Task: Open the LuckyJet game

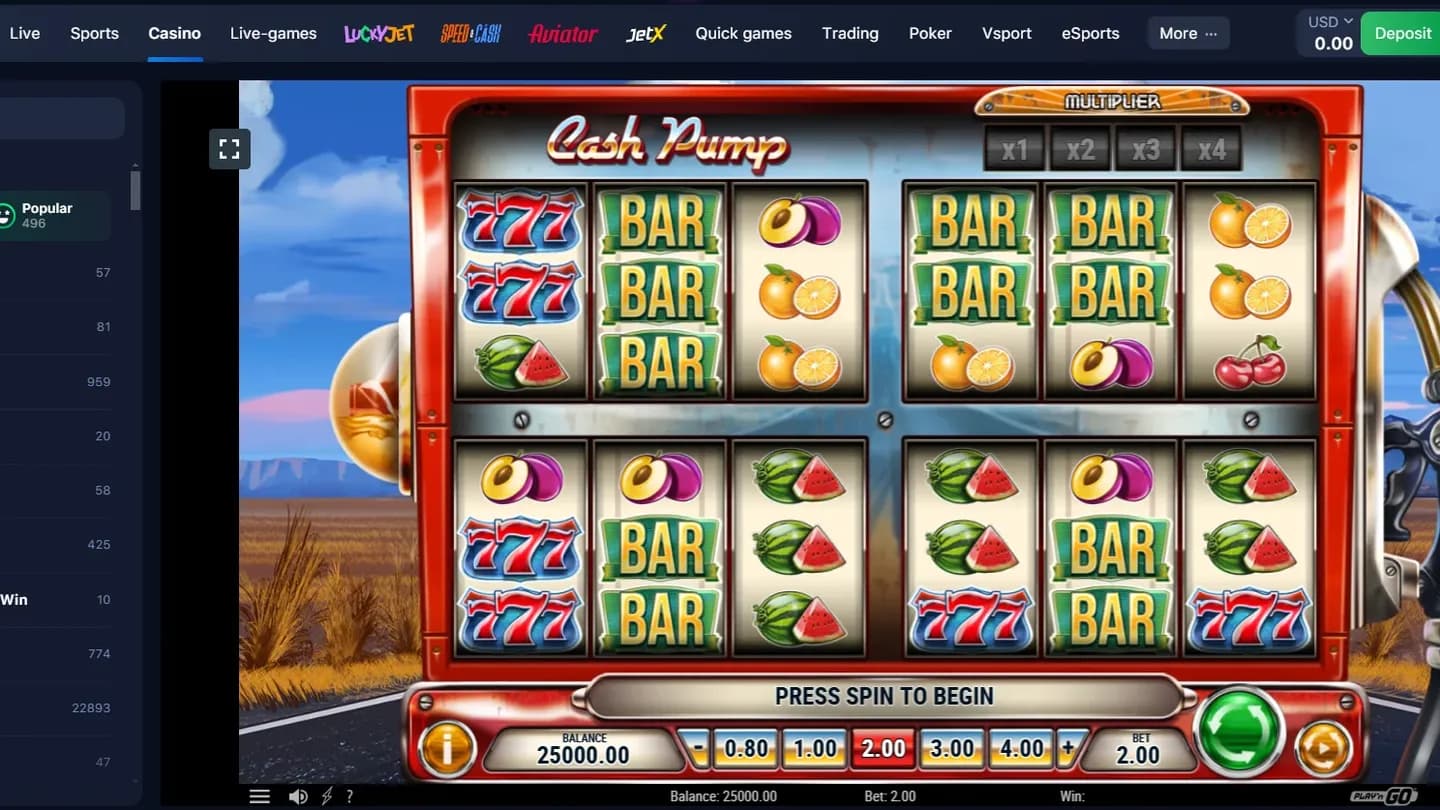Action: [379, 33]
